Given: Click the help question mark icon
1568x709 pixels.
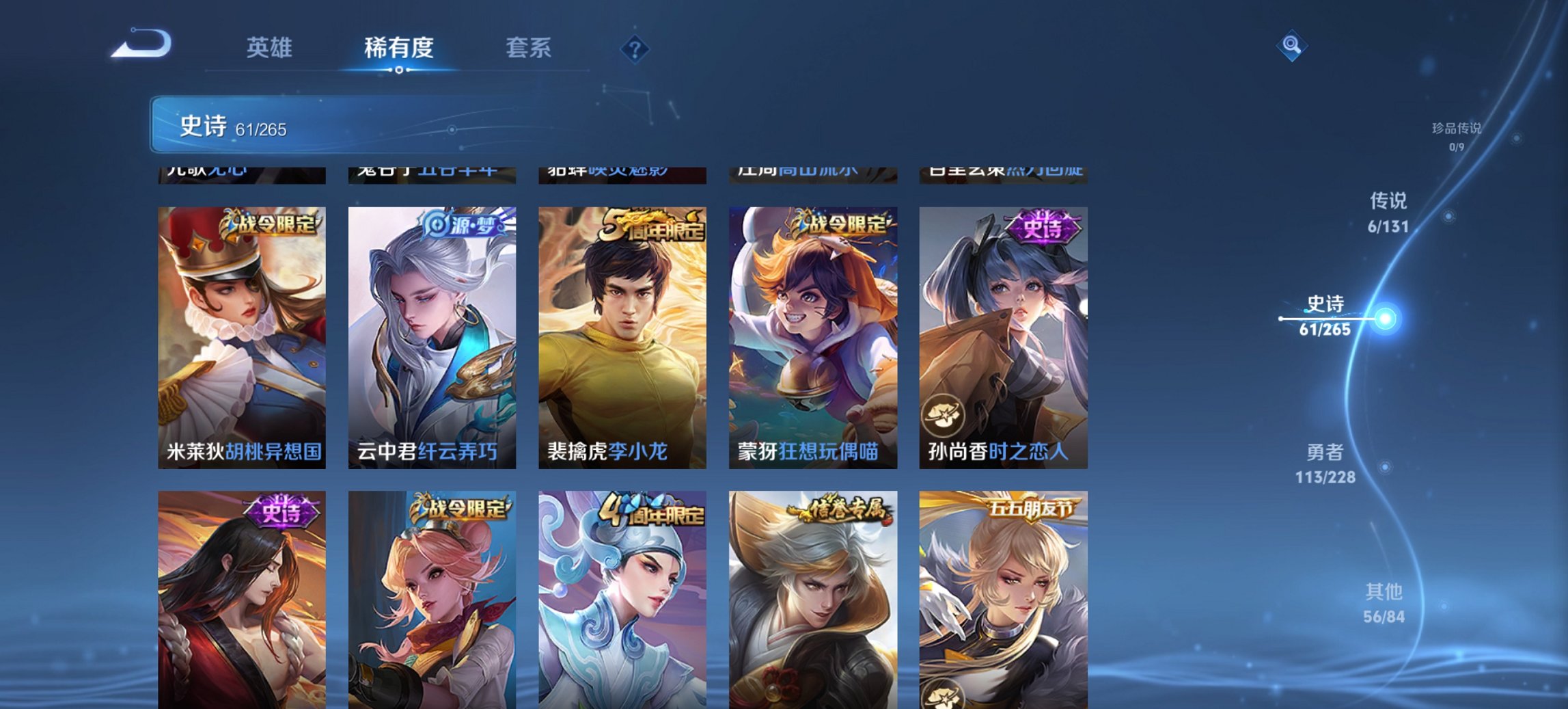Looking at the screenshot, I should coord(635,49).
